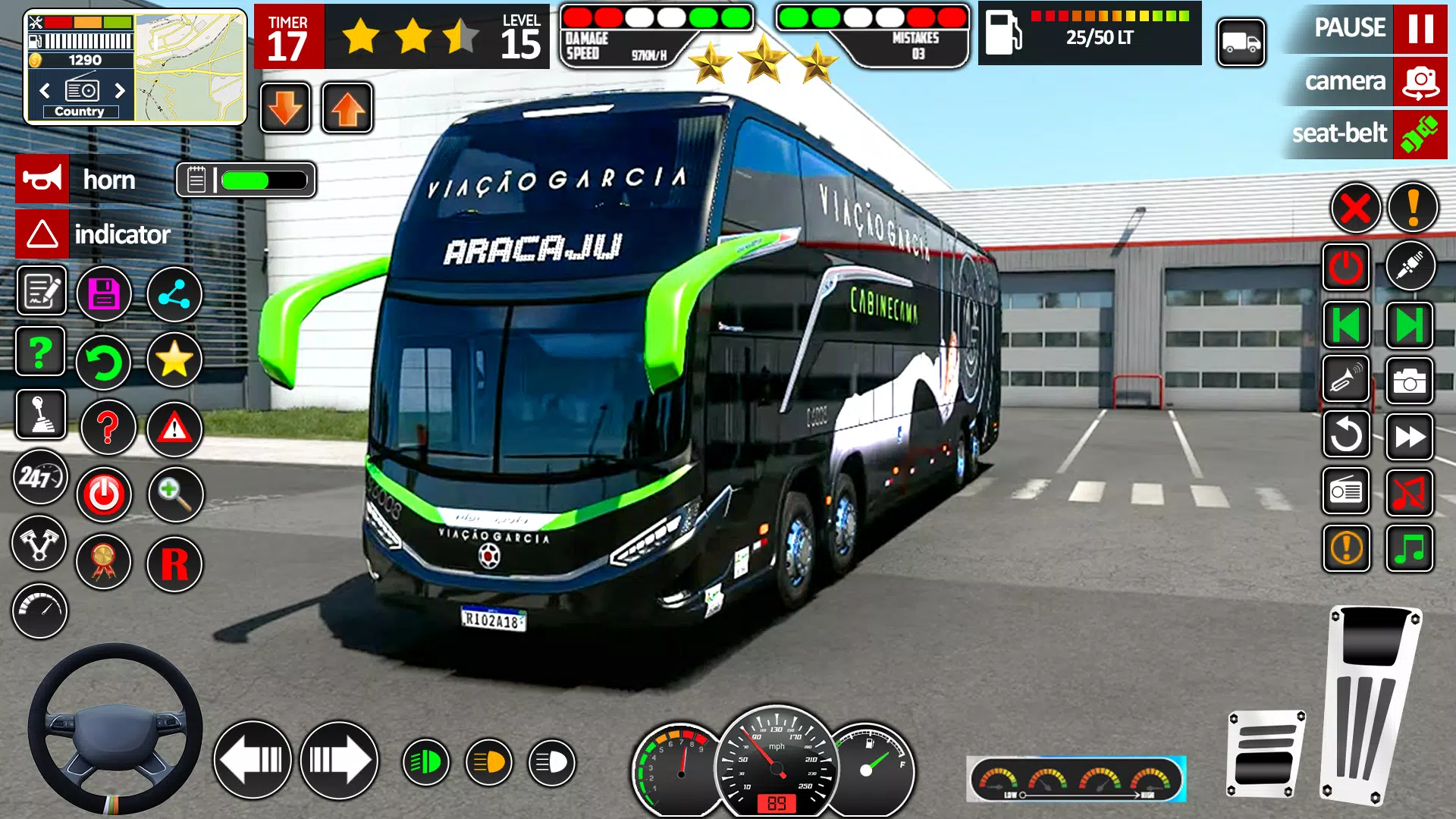
Task: Tap the magenta save disk icon
Action: [x=104, y=293]
